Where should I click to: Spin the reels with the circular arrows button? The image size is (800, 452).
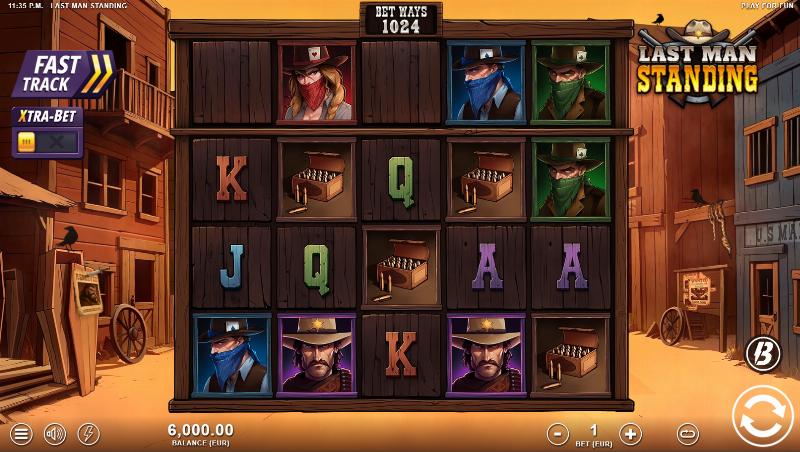(762, 415)
